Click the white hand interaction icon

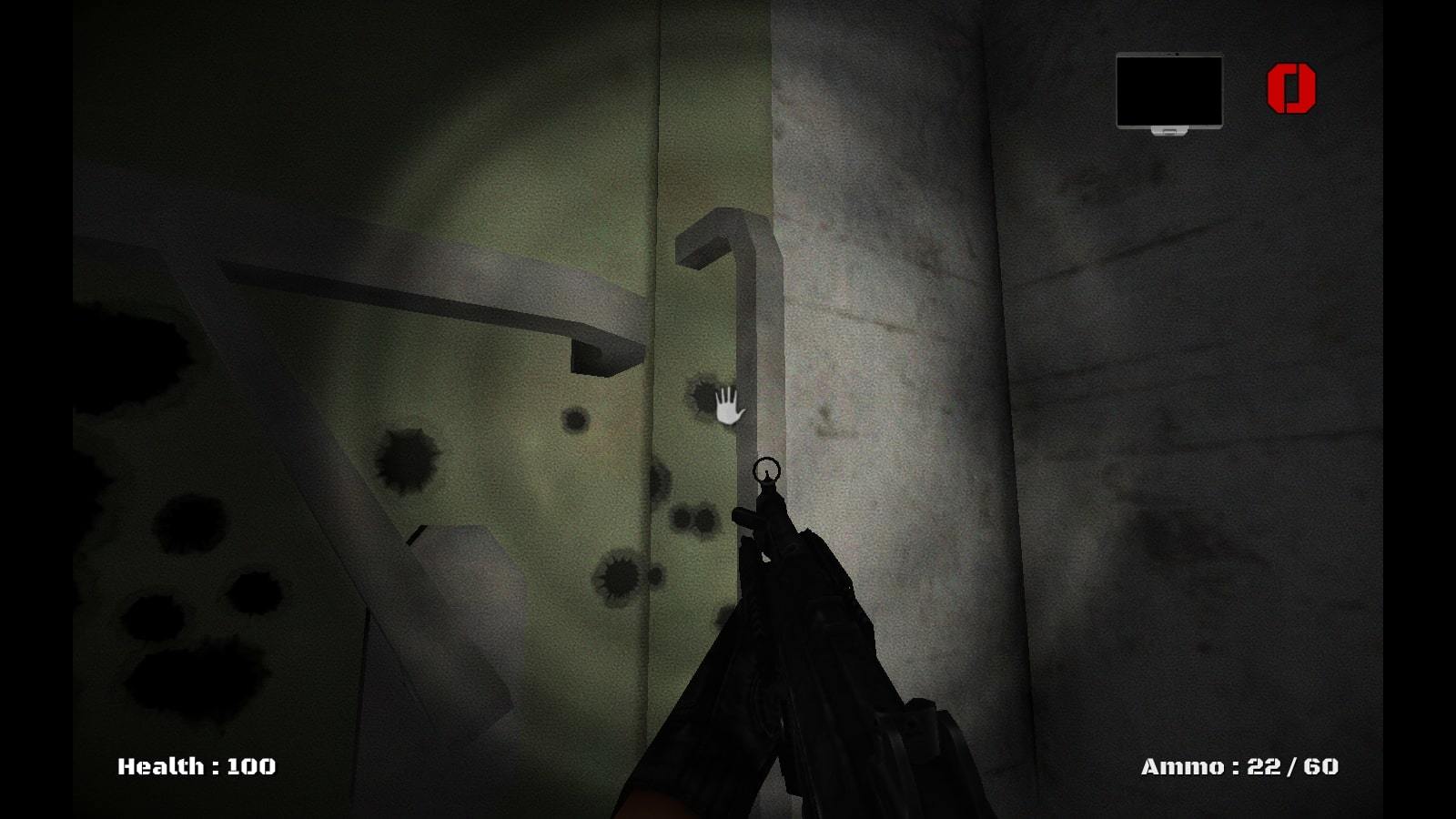(x=727, y=408)
